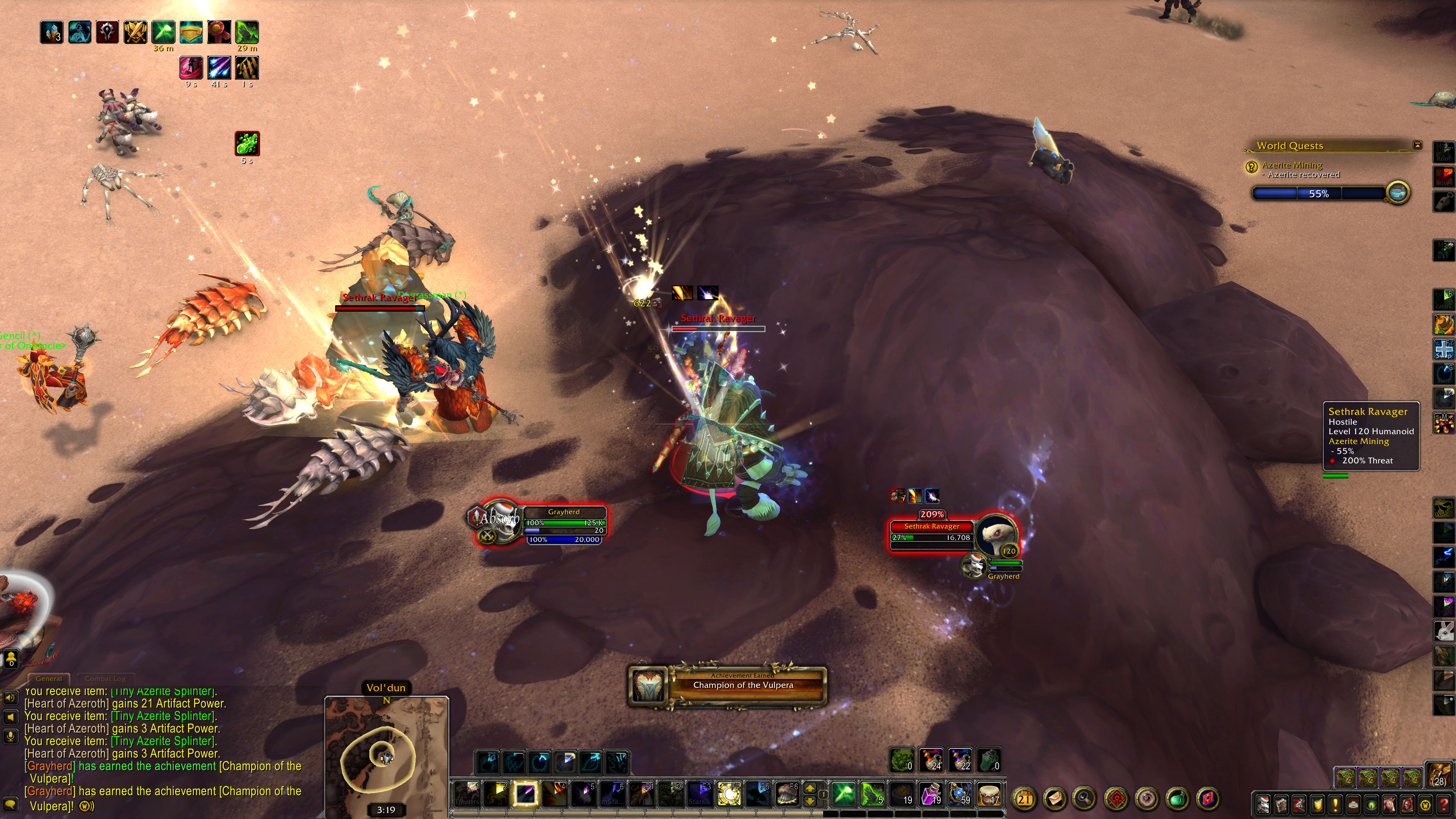
Task: Open the chat speech bubble button
Action: [10, 804]
